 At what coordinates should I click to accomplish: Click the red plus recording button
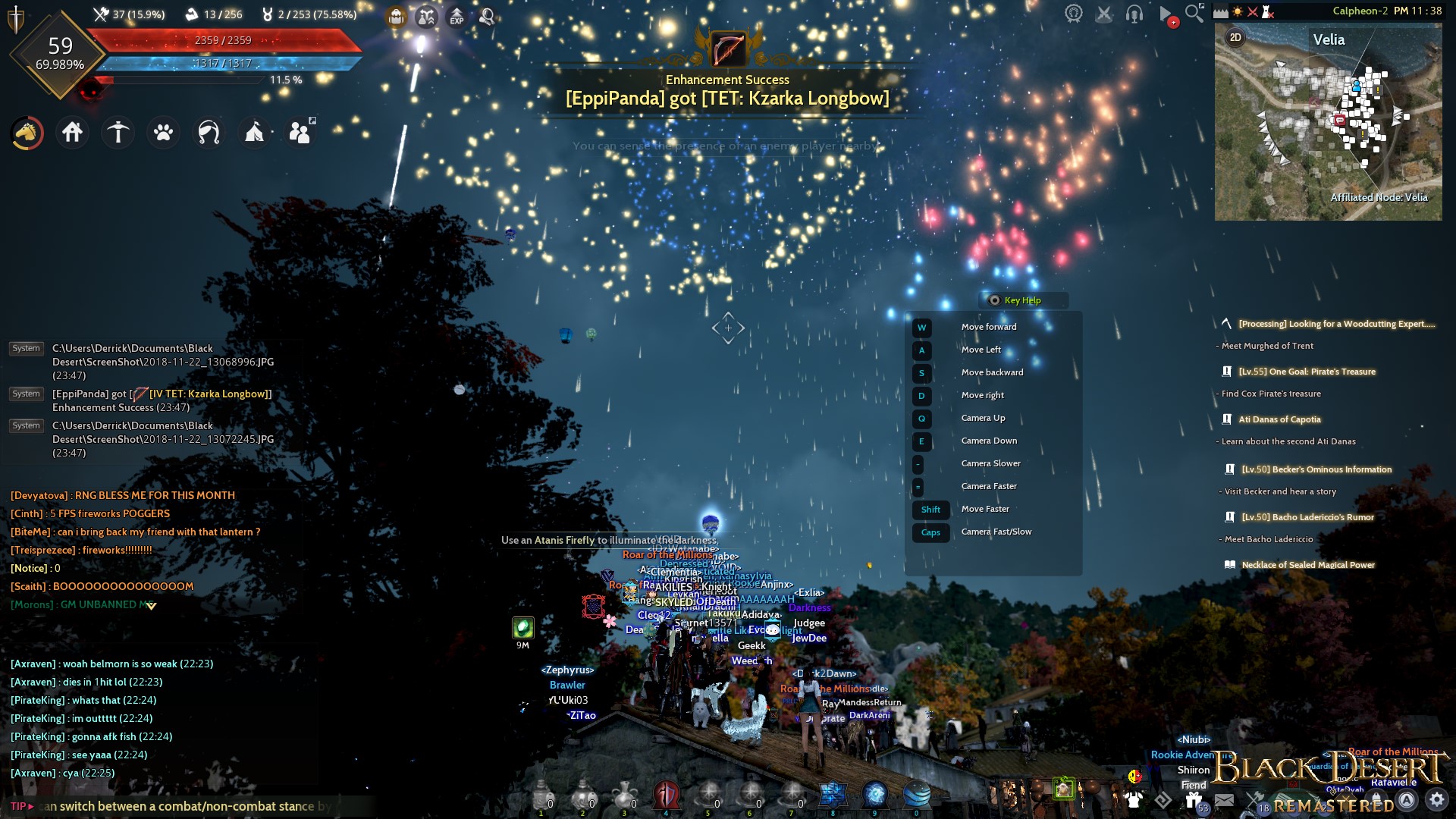click(x=1172, y=21)
